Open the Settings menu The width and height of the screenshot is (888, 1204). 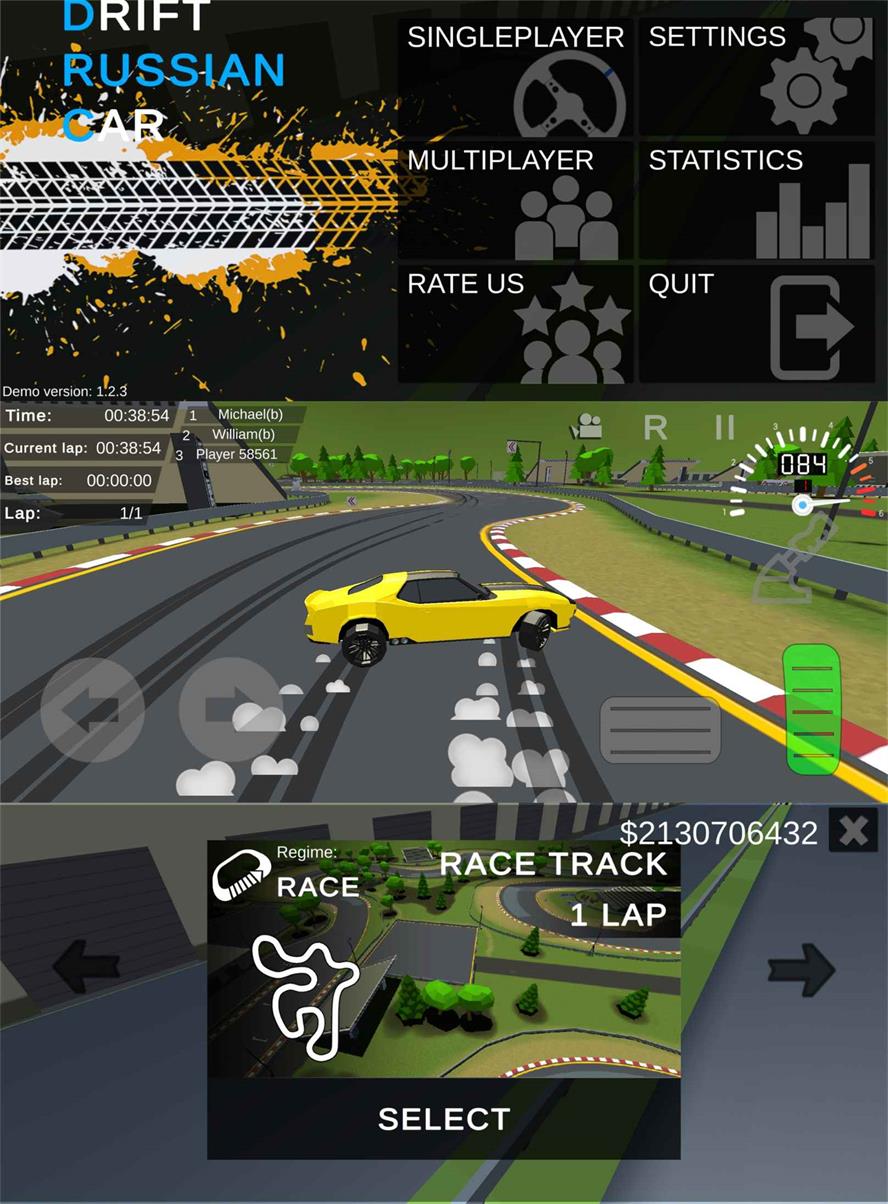click(x=756, y=77)
